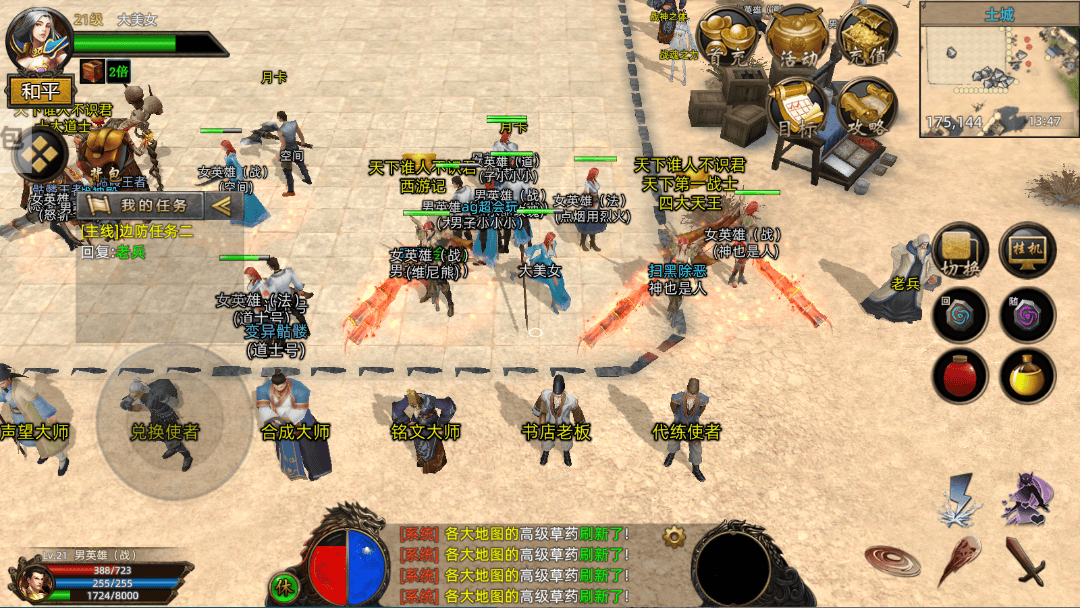The height and width of the screenshot is (608, 1080).
Task: Attack with the sword skill icon
Action: click(x=1026, y=561)
